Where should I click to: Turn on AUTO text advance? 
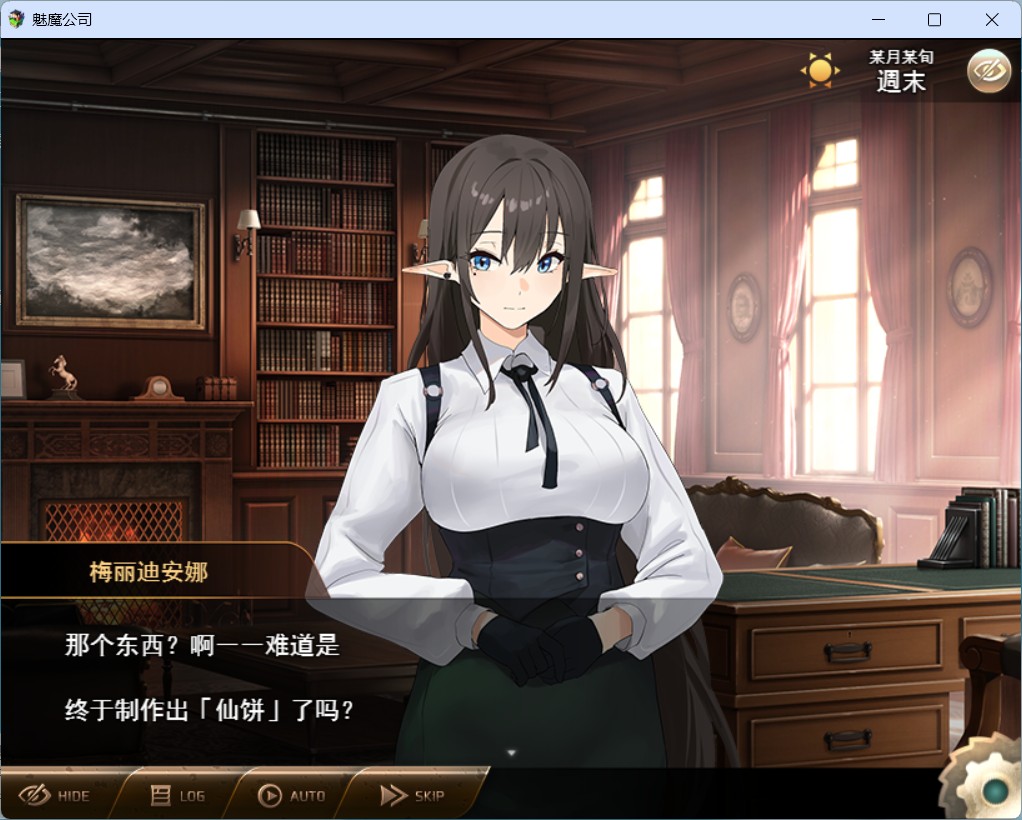(x=292, y=796)
